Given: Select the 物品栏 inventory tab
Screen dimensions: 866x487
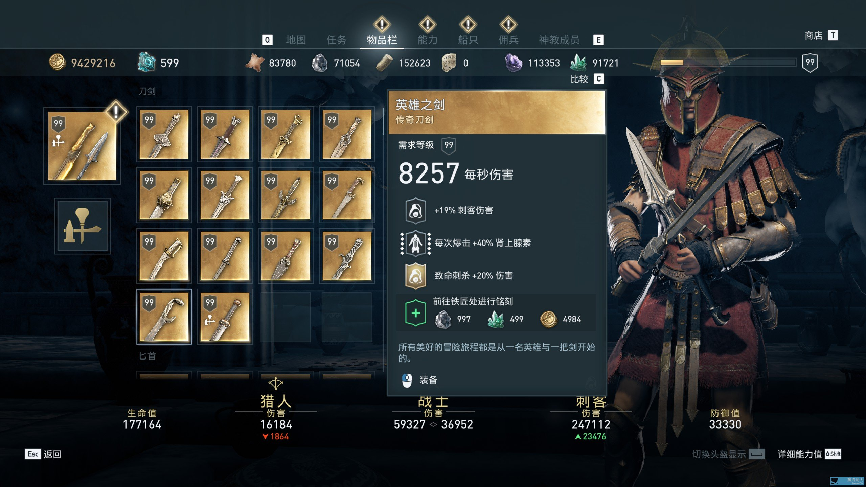Looking at the screenshot, I should 381,40.
